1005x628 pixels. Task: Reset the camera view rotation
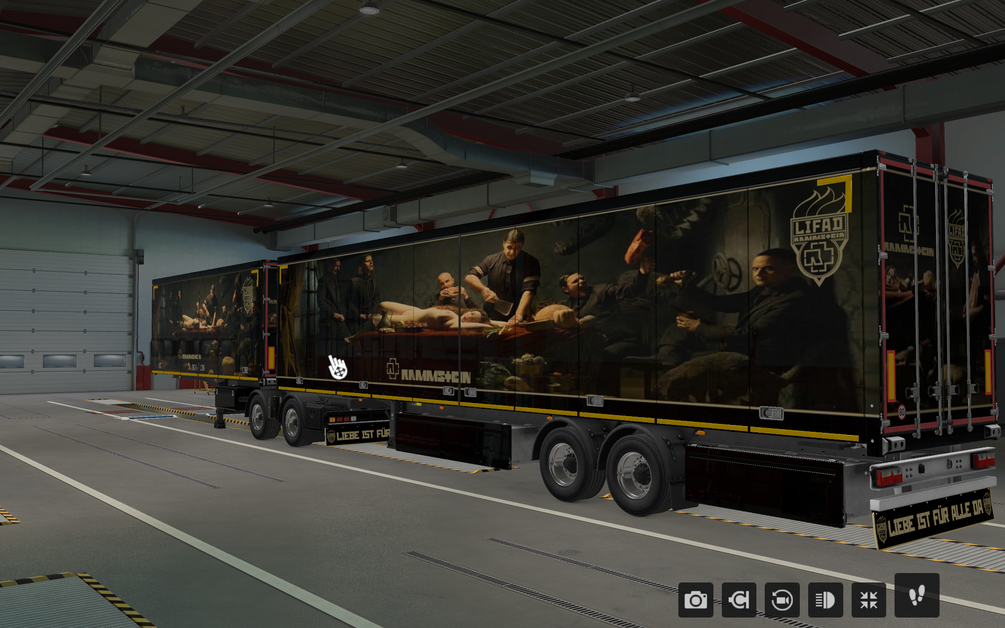782,600
